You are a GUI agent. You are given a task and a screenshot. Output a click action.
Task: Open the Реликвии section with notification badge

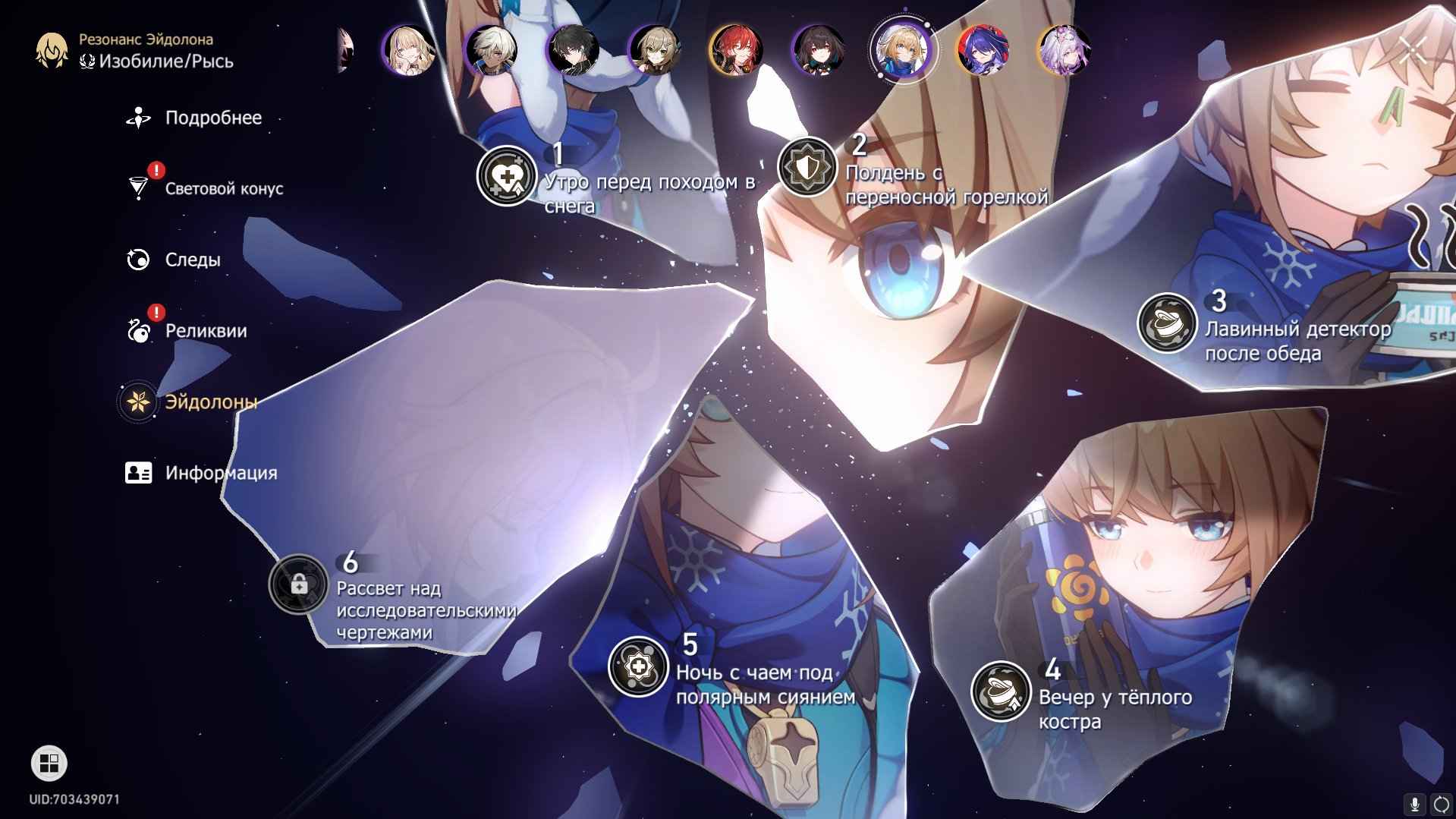point(205,331)
